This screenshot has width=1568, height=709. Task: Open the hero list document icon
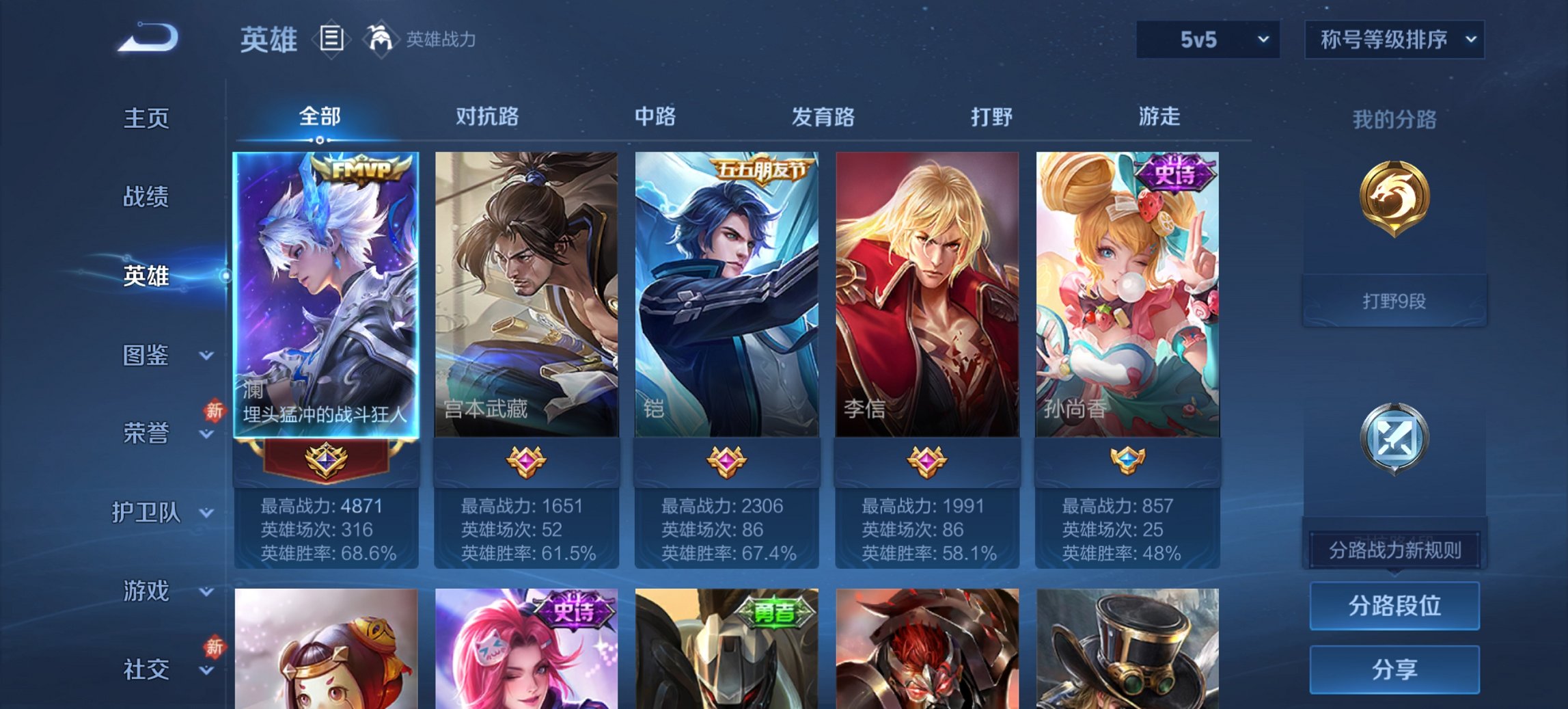click(332, 40)
